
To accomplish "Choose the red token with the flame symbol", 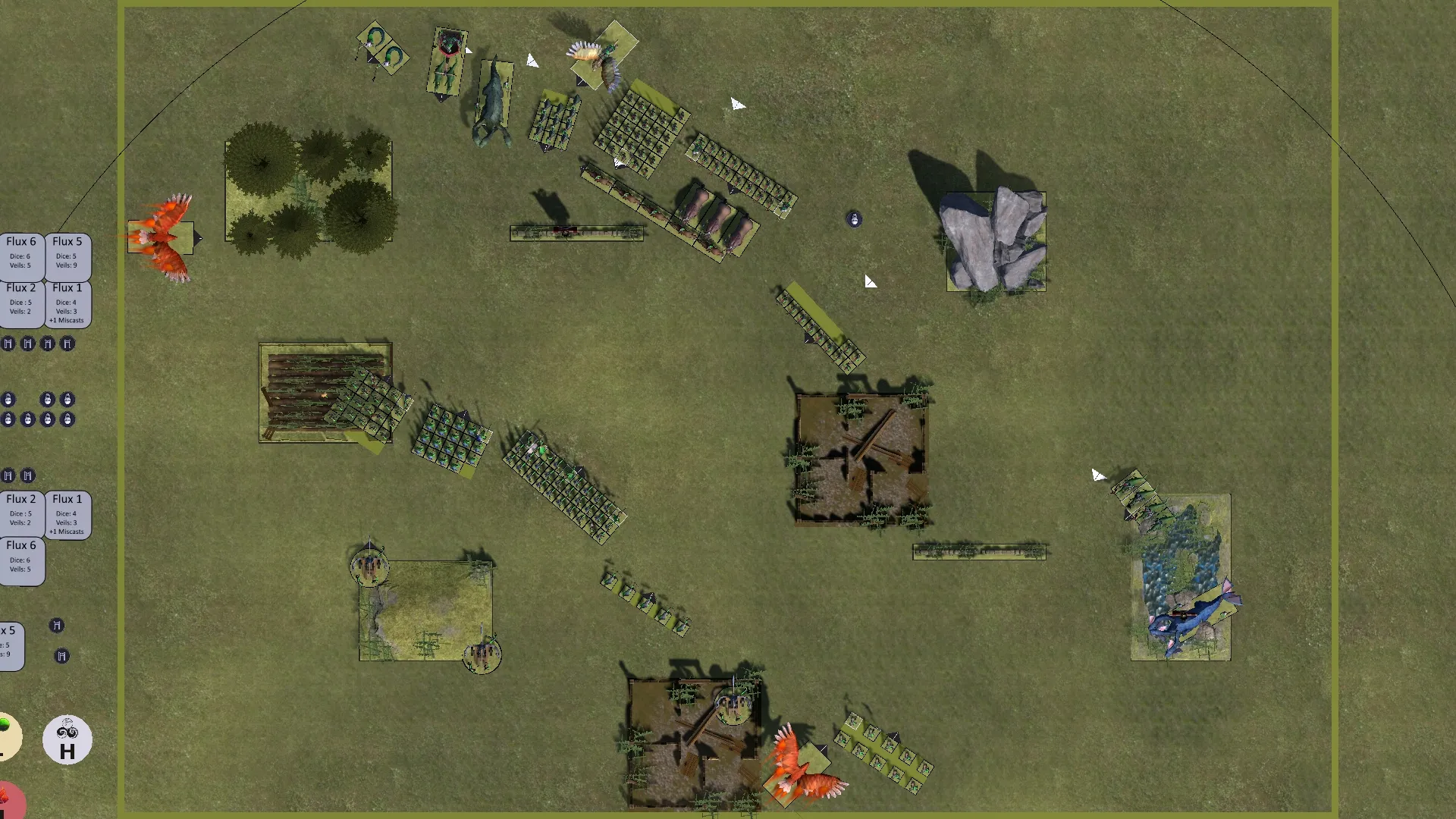I will [9, 800].
